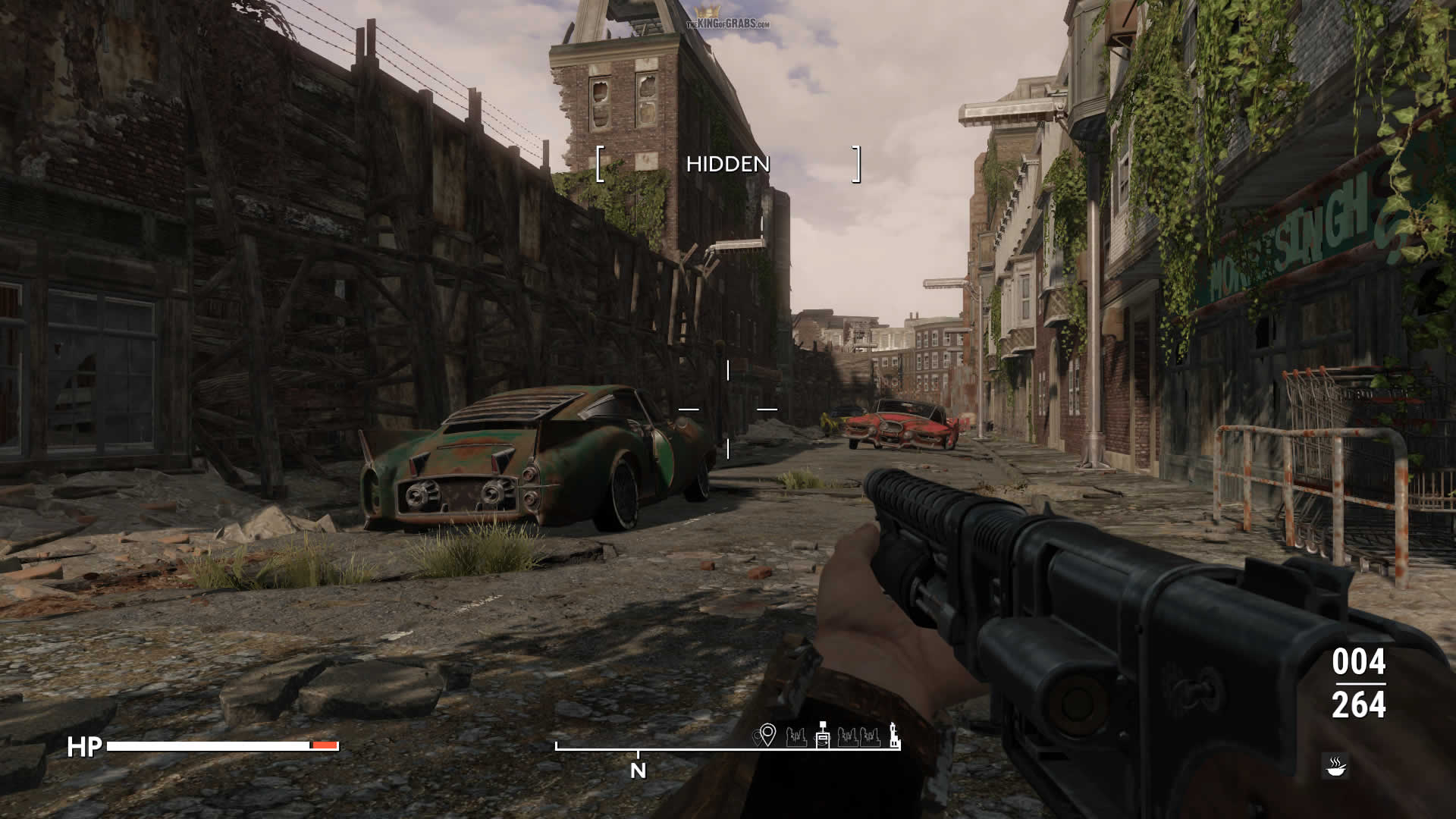Select the flagged machine marker on compass
Viewport: 1456px width, 819px height.
(823, 735)
